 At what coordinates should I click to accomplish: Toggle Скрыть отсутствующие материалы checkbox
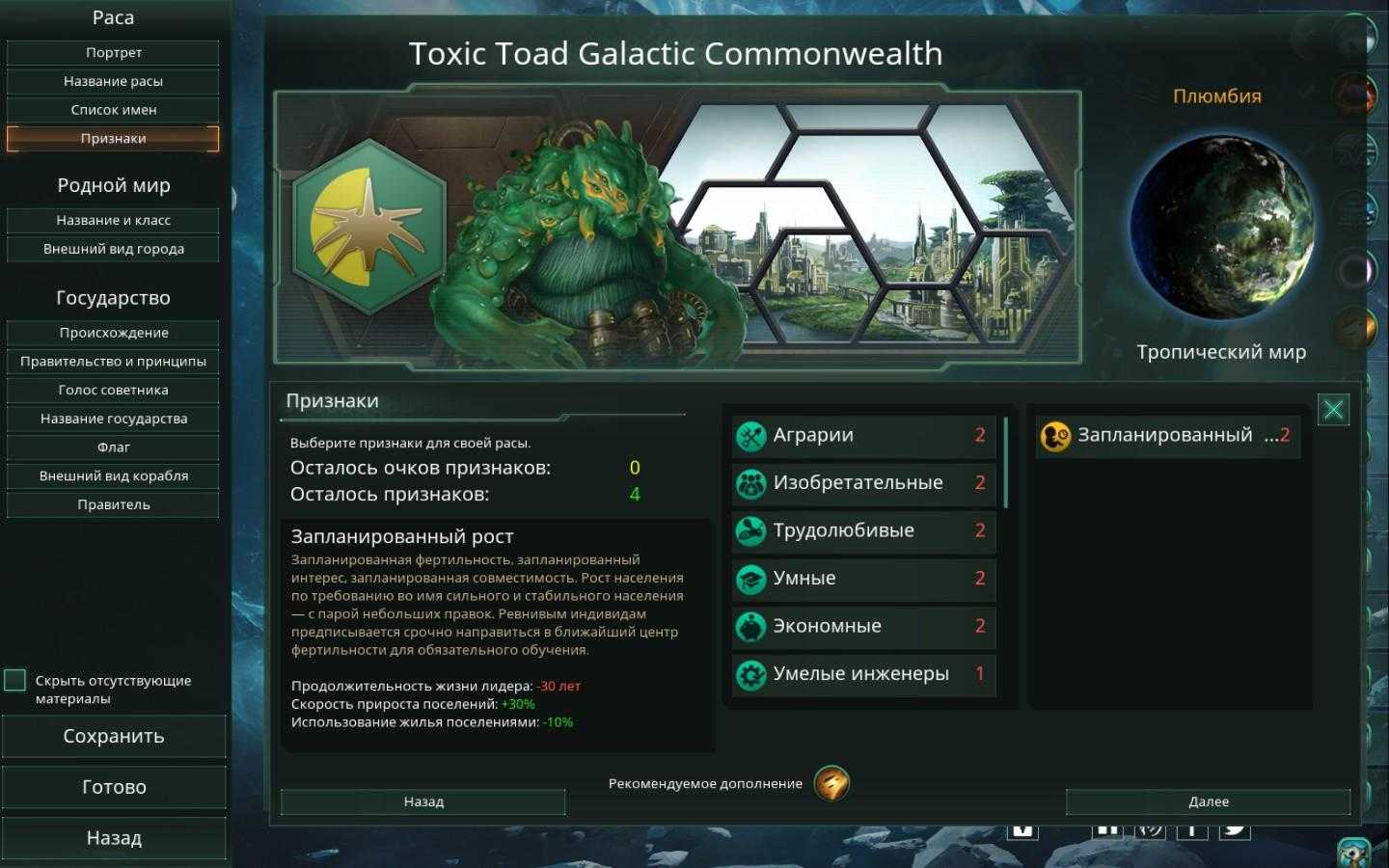15,681
